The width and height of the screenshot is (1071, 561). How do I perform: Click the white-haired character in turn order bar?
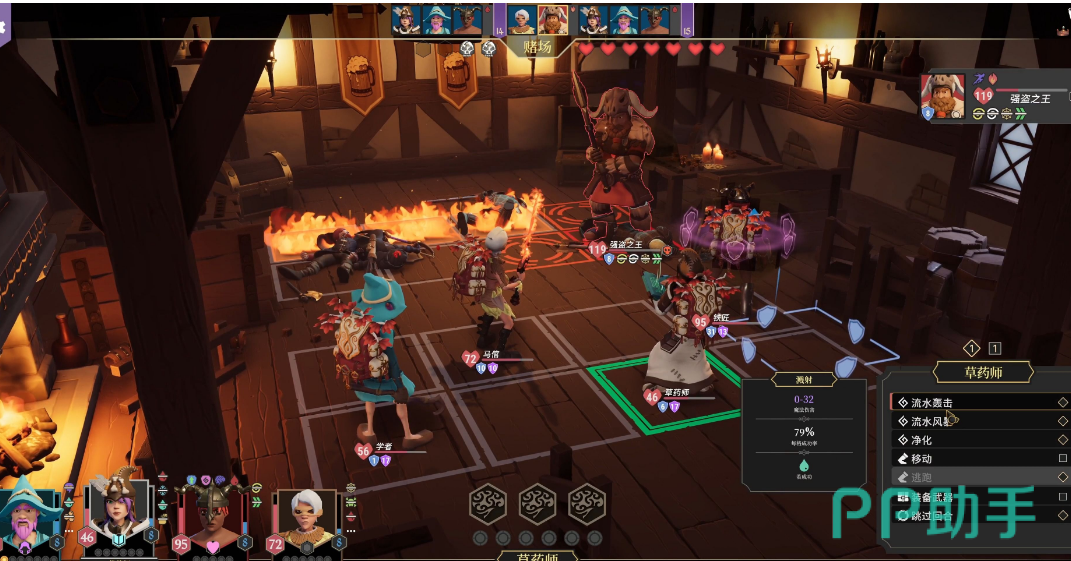pos(522,19)
